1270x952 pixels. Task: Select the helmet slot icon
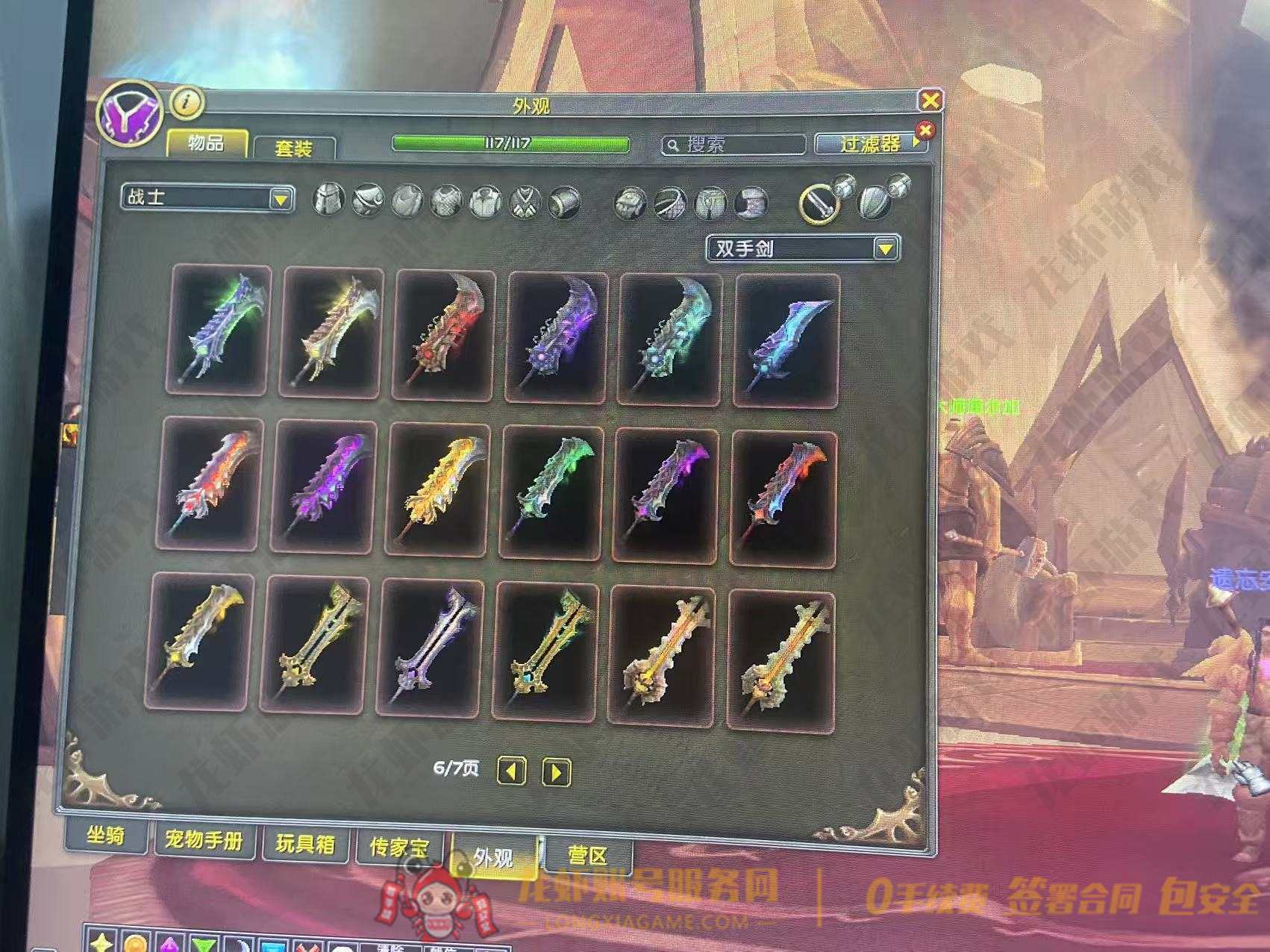pyautogui.click(x=328, y=199)
